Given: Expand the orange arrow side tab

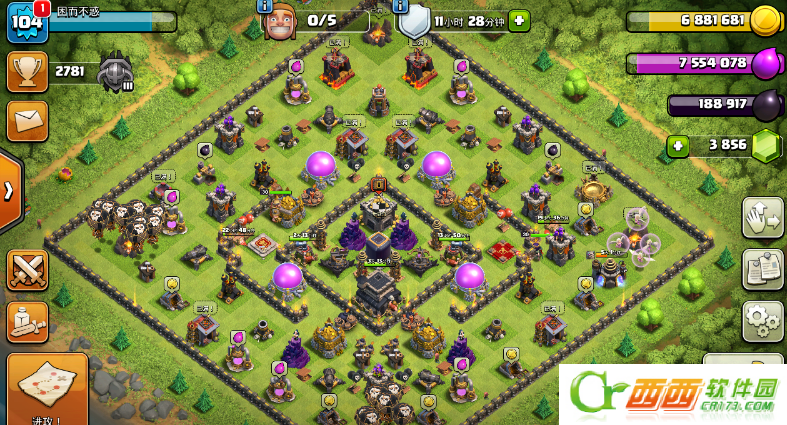Looking at the screenshot, I should (x=9, y=191).
